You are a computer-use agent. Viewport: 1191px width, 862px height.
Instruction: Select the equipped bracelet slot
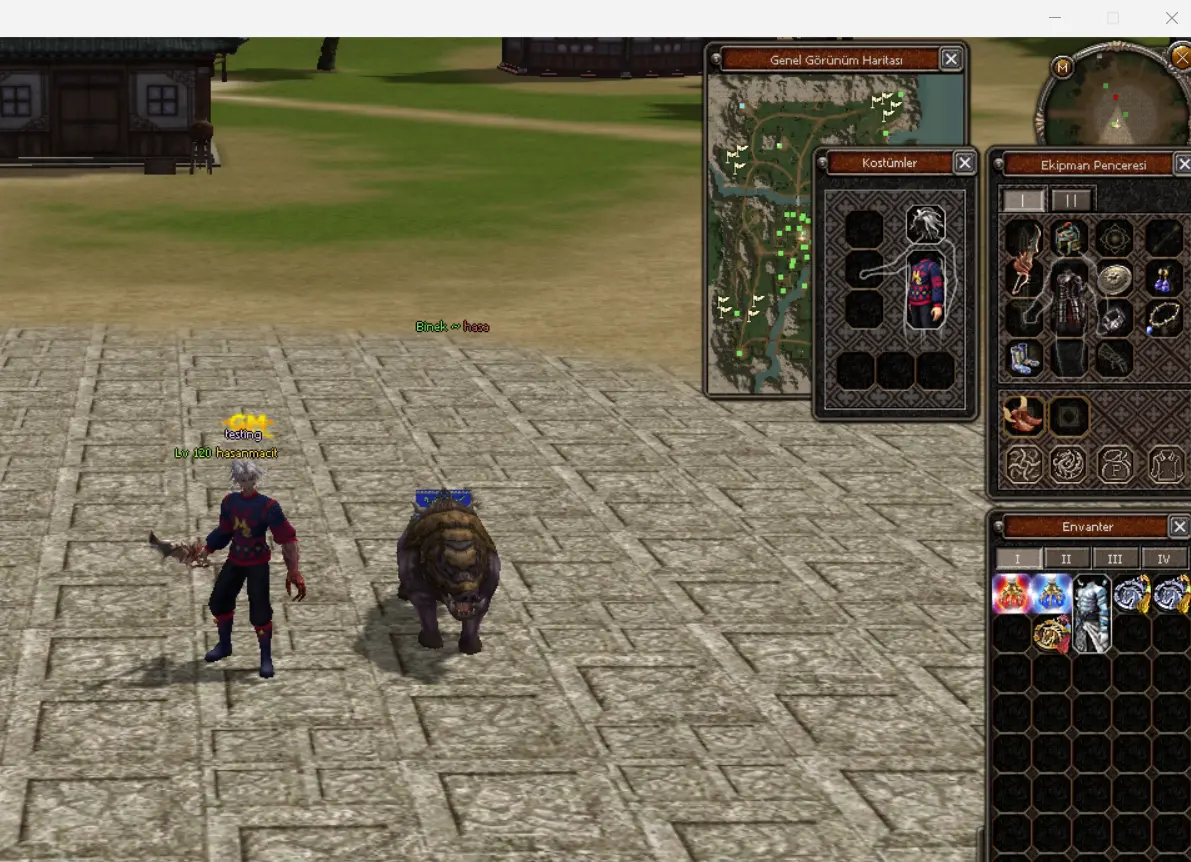(x=1114, y=319)
